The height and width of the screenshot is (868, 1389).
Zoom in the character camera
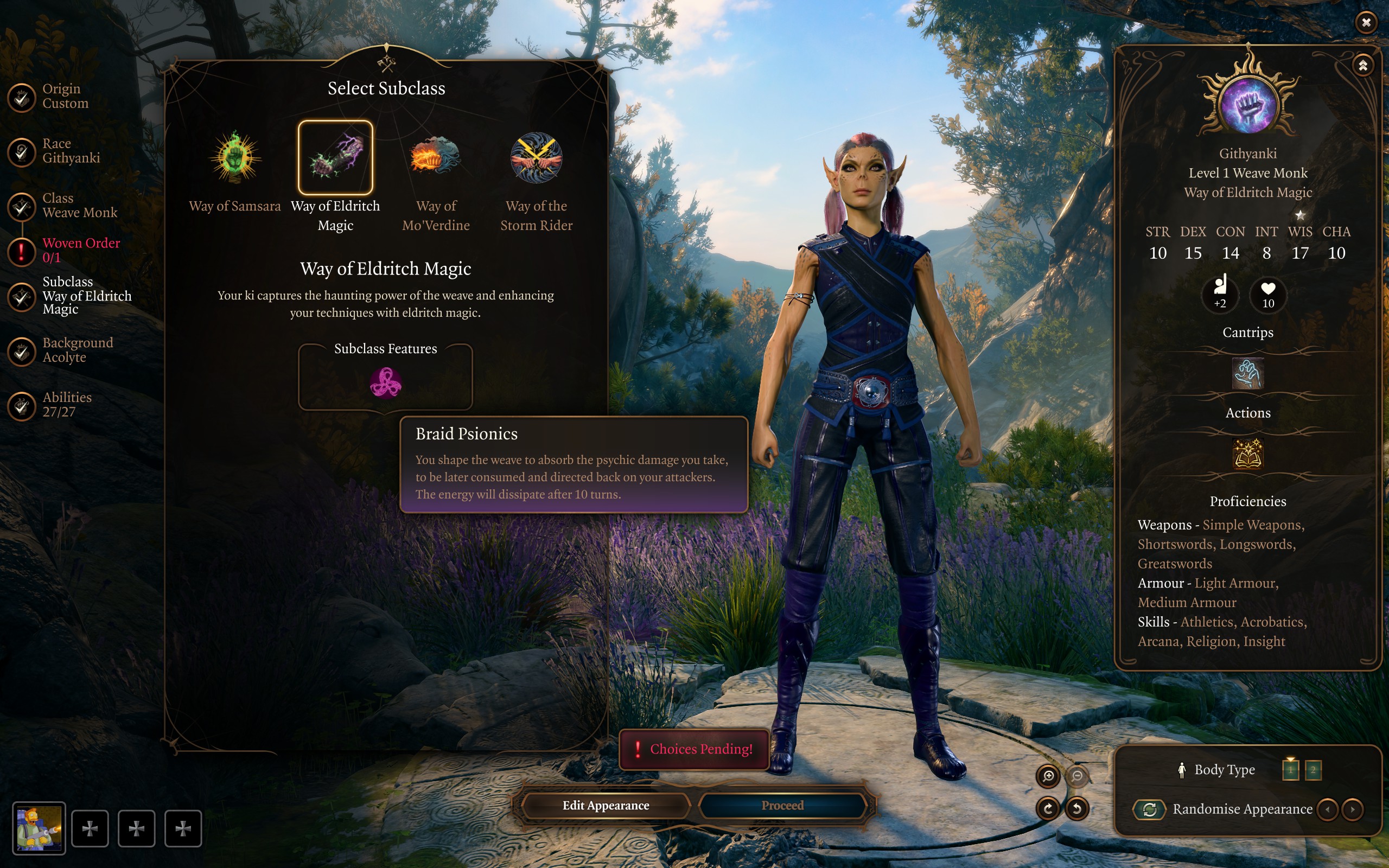point(1048,776)
